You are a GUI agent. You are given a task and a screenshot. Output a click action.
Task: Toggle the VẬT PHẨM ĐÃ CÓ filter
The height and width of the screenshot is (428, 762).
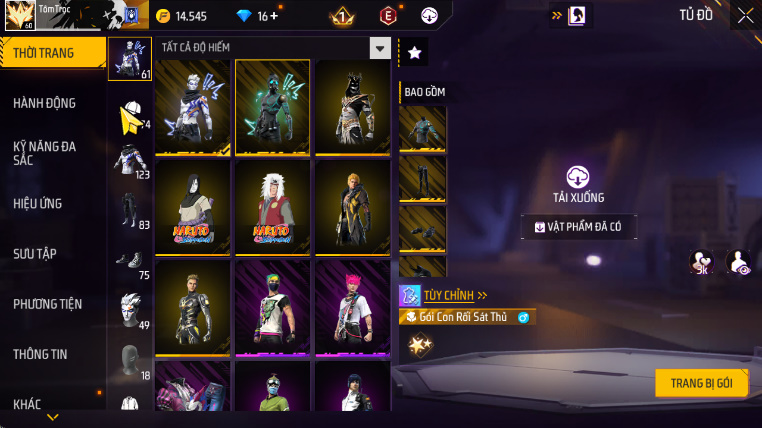(x=579, y=227)
